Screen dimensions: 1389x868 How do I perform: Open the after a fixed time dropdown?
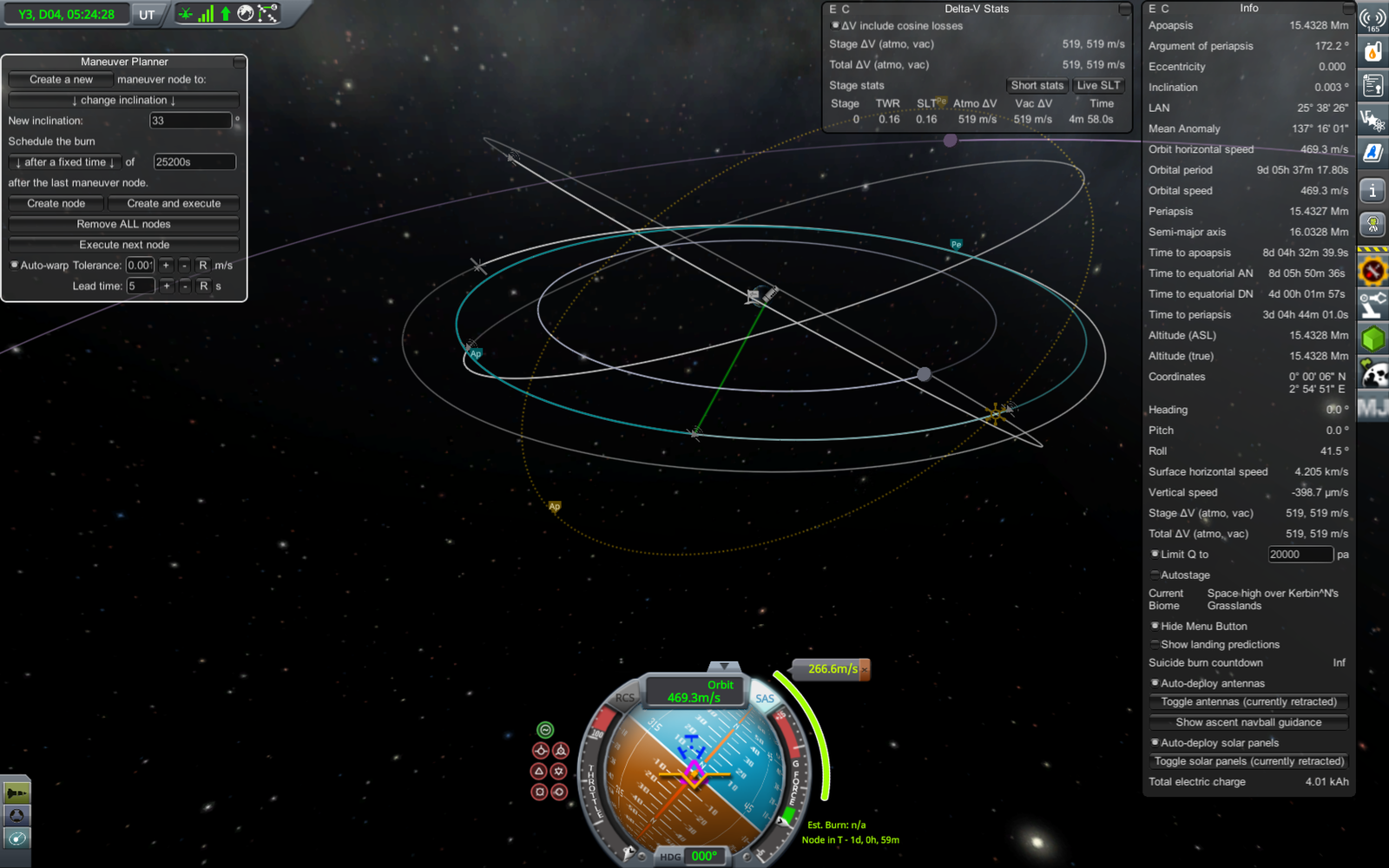(65, 162)
